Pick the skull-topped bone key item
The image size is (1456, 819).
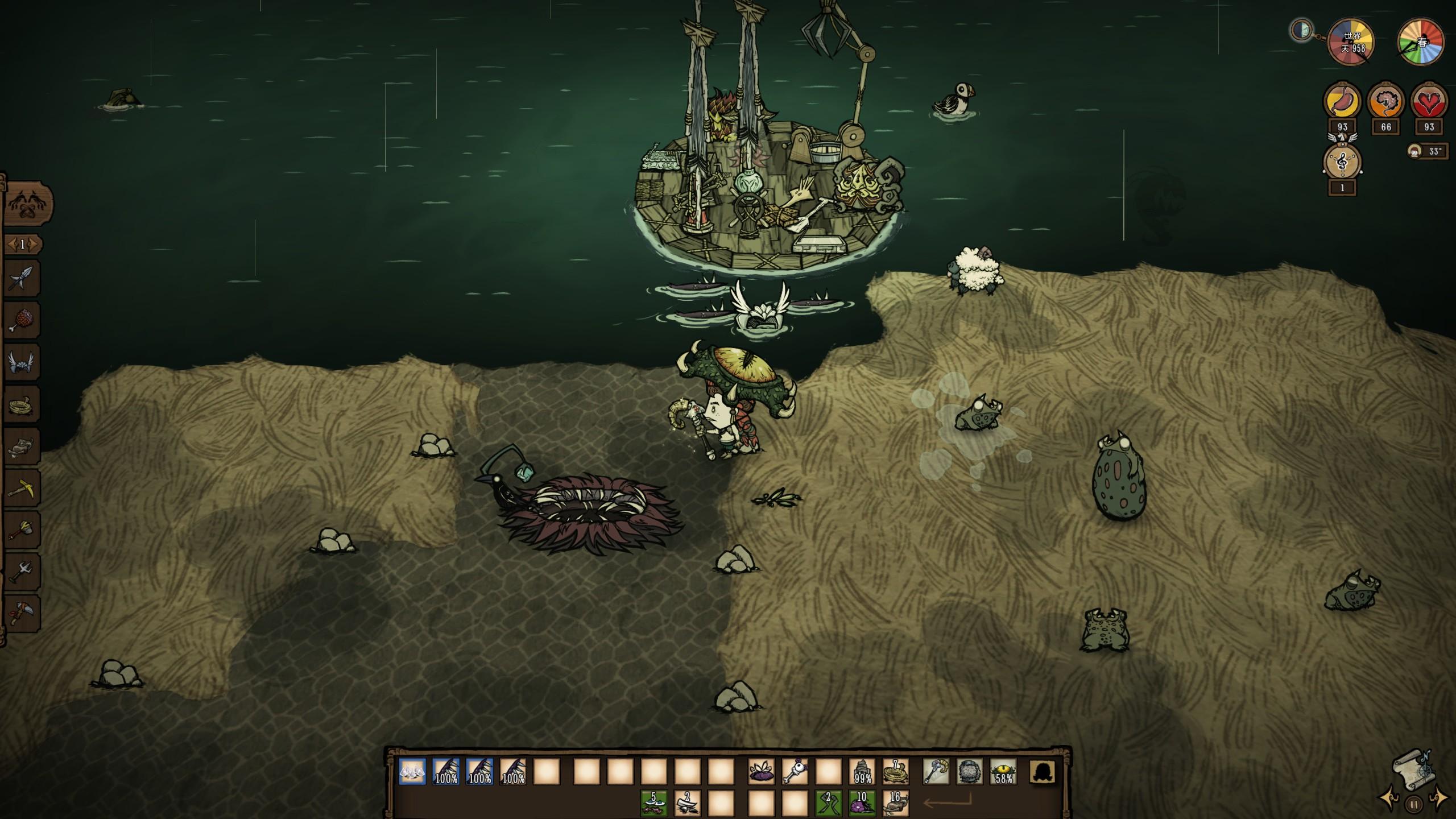[x=795, y=773]
